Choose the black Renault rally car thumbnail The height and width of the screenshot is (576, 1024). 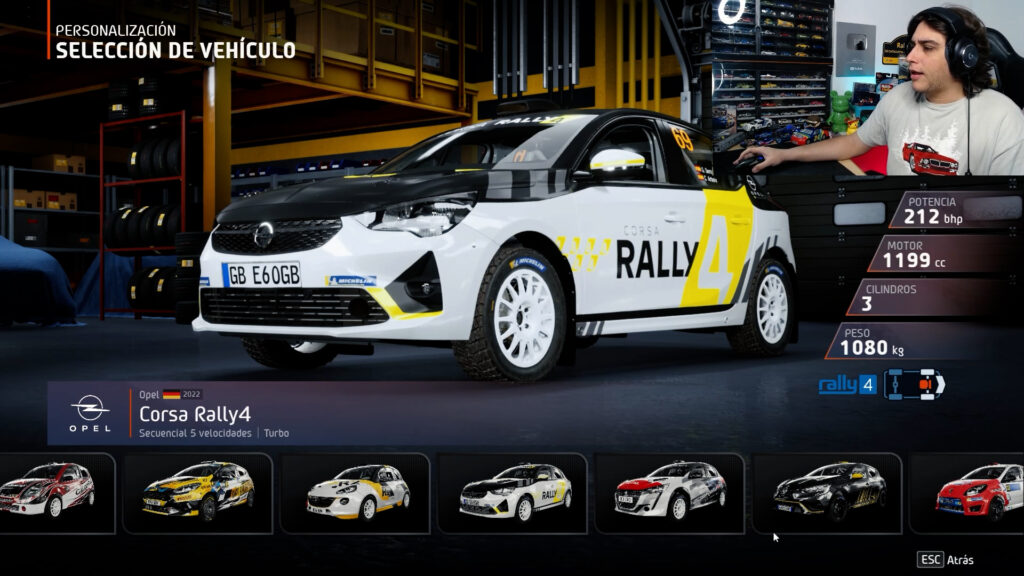[x=827, y=492]
